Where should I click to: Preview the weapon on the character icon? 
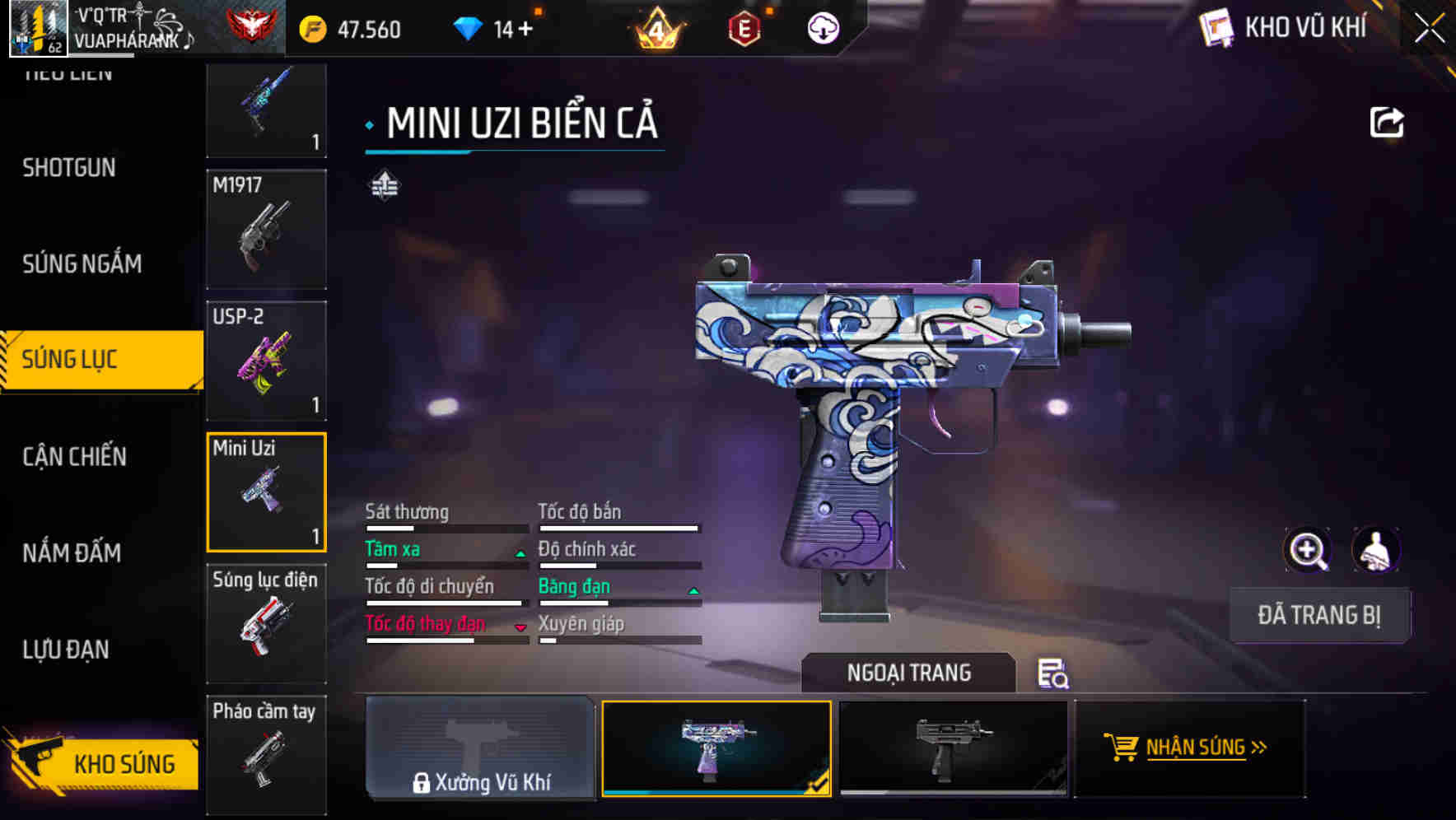click(x=1375, y=550)
